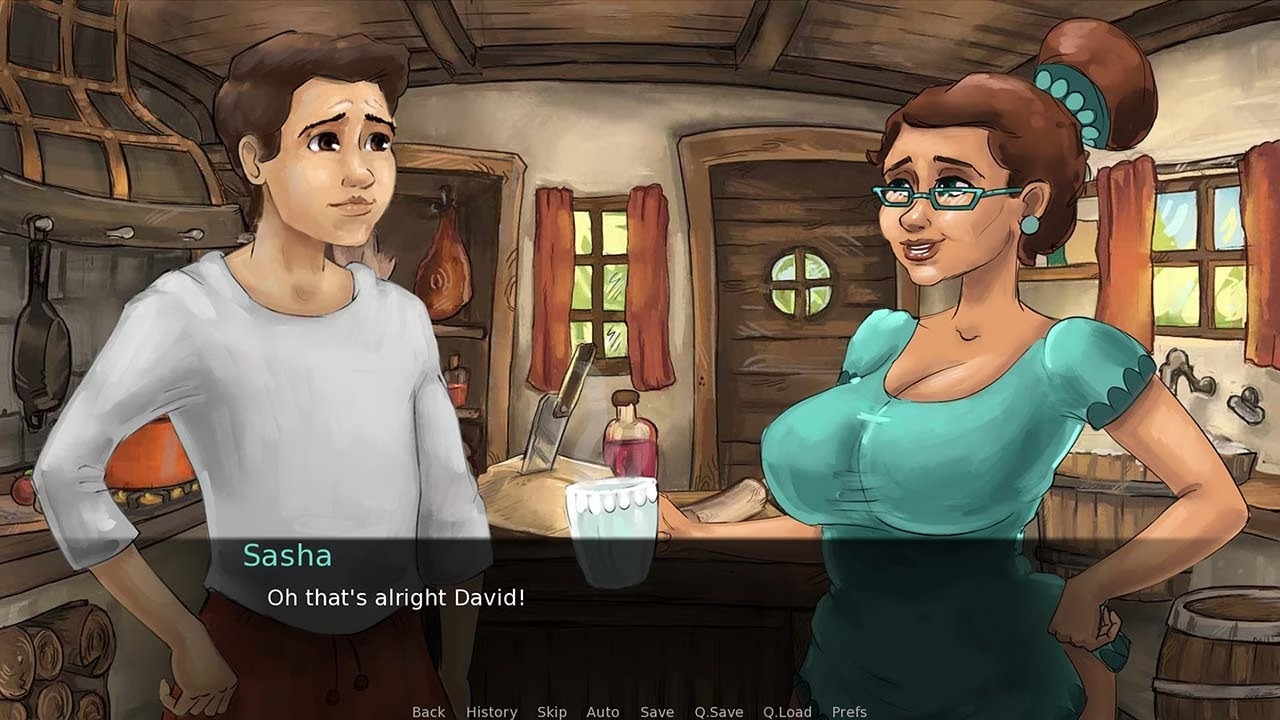Image resolution: width=1280 pixels, height=720 pixels.
Task: Activate Skip to fast-forward dialogue
Action: pos(552,712)
